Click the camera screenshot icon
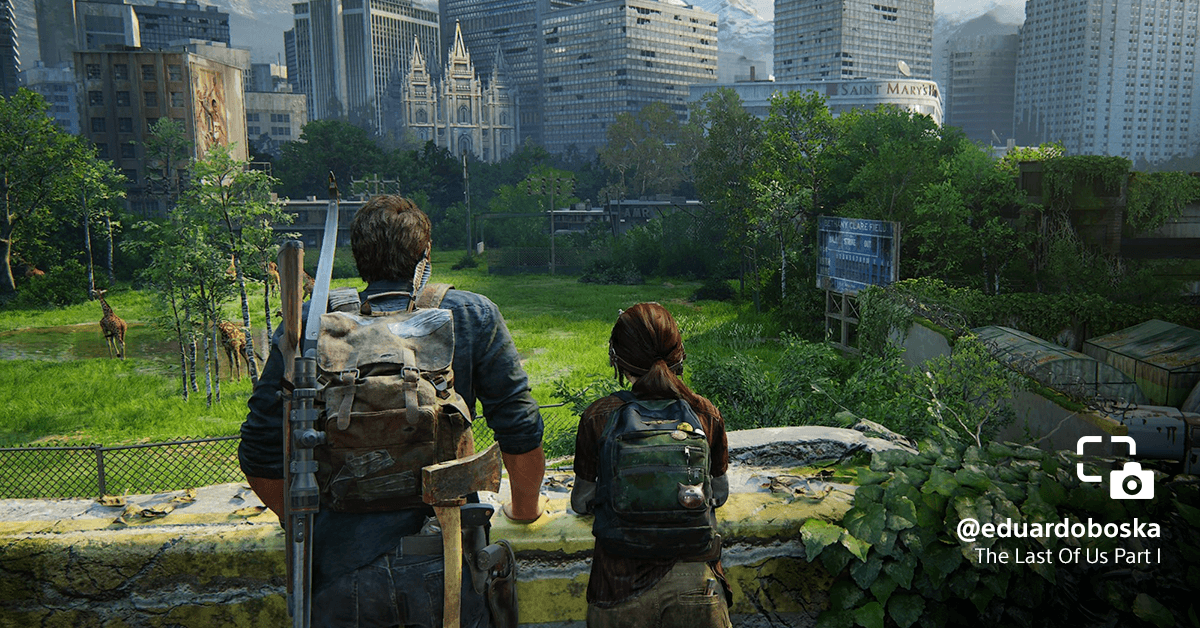The image size is (1200, 628). 1115,468
